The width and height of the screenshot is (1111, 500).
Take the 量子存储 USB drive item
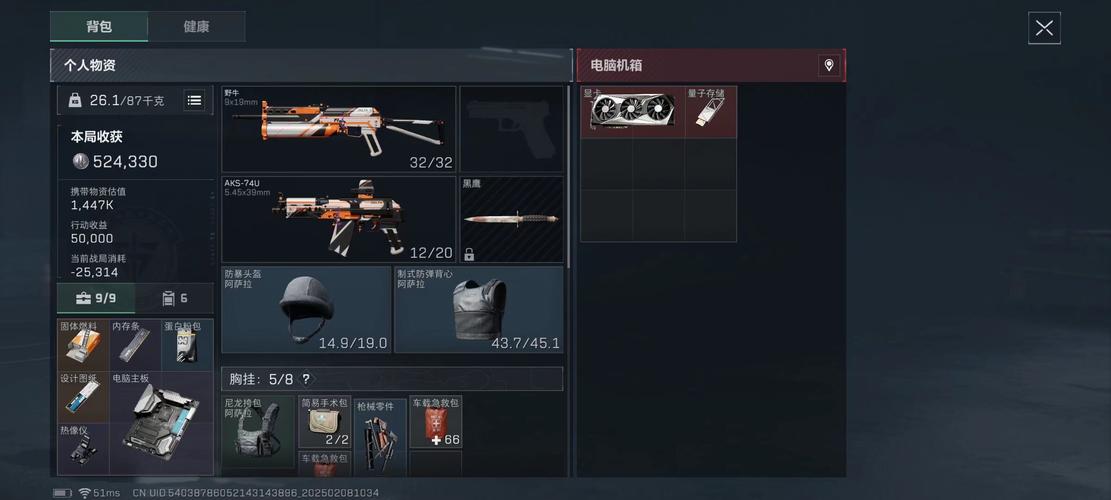tap(711, 112)
